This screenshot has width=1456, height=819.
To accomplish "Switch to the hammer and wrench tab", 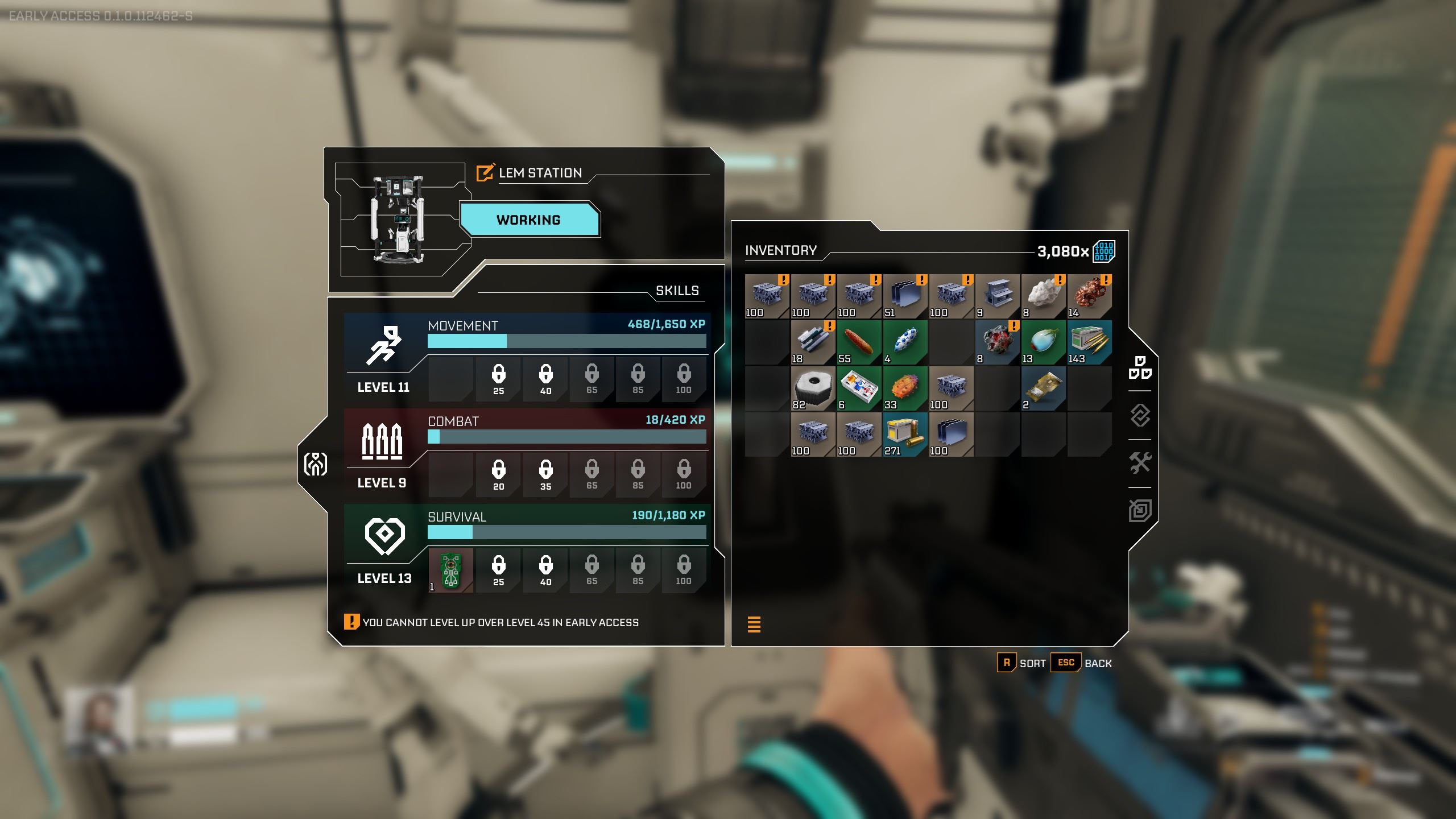I will pyautogui.click(x=1140, y=462).
